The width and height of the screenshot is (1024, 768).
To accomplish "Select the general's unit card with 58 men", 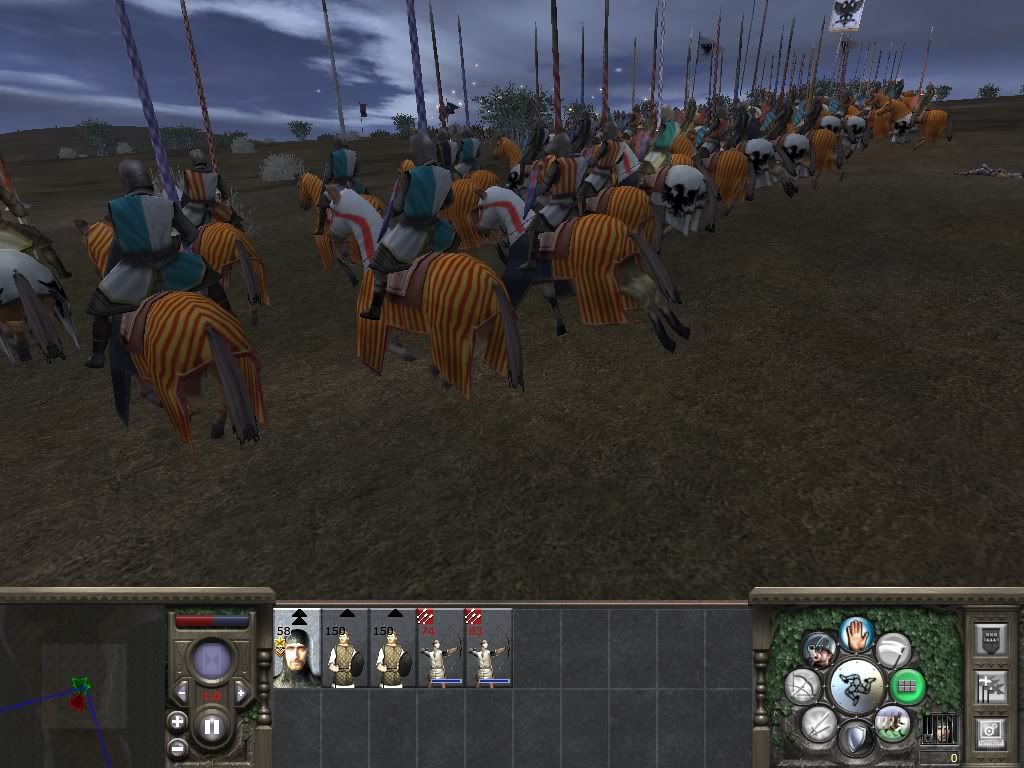I will [297, 648].
